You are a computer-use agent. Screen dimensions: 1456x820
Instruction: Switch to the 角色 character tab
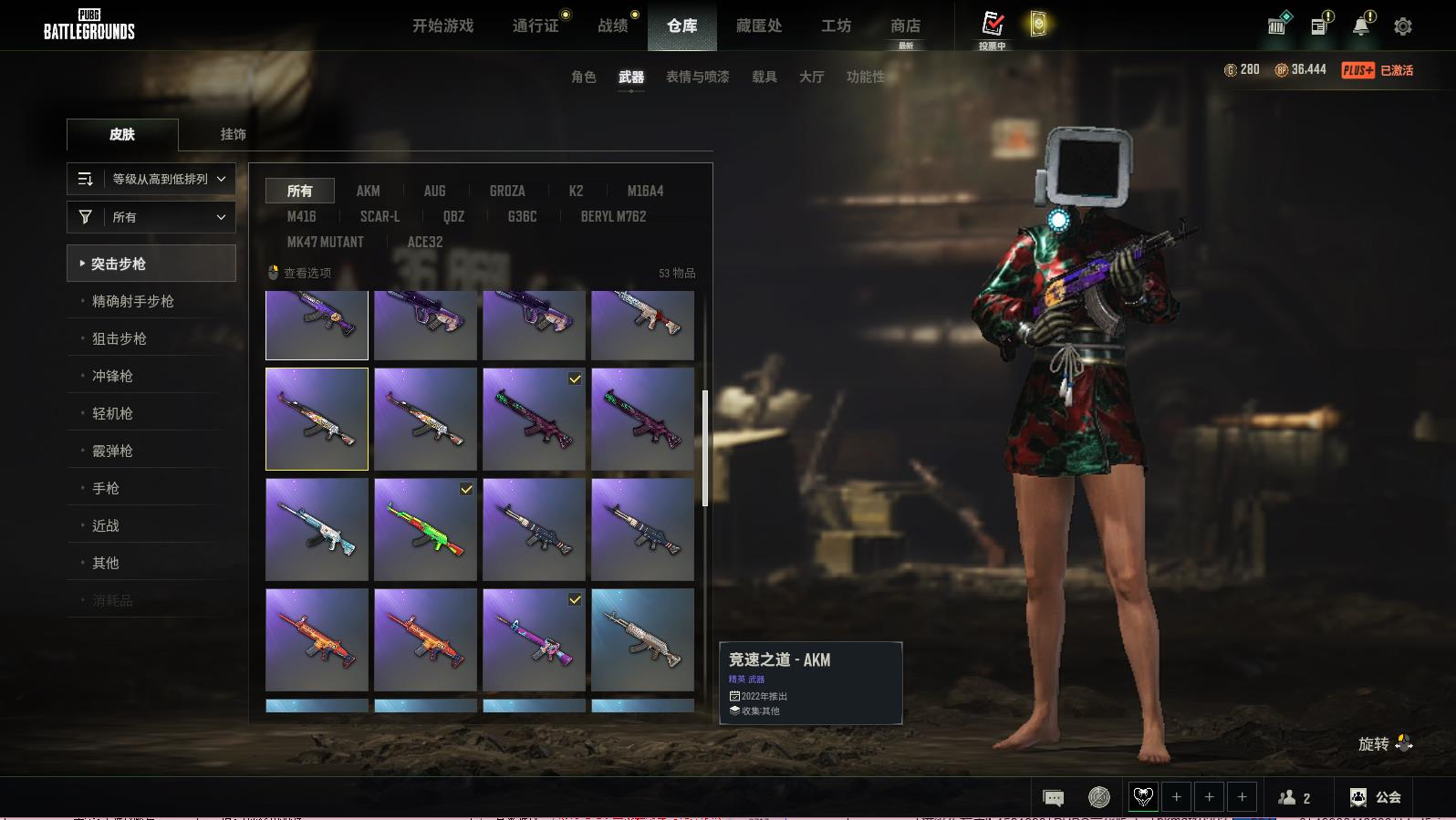click(x=583, y=77)
